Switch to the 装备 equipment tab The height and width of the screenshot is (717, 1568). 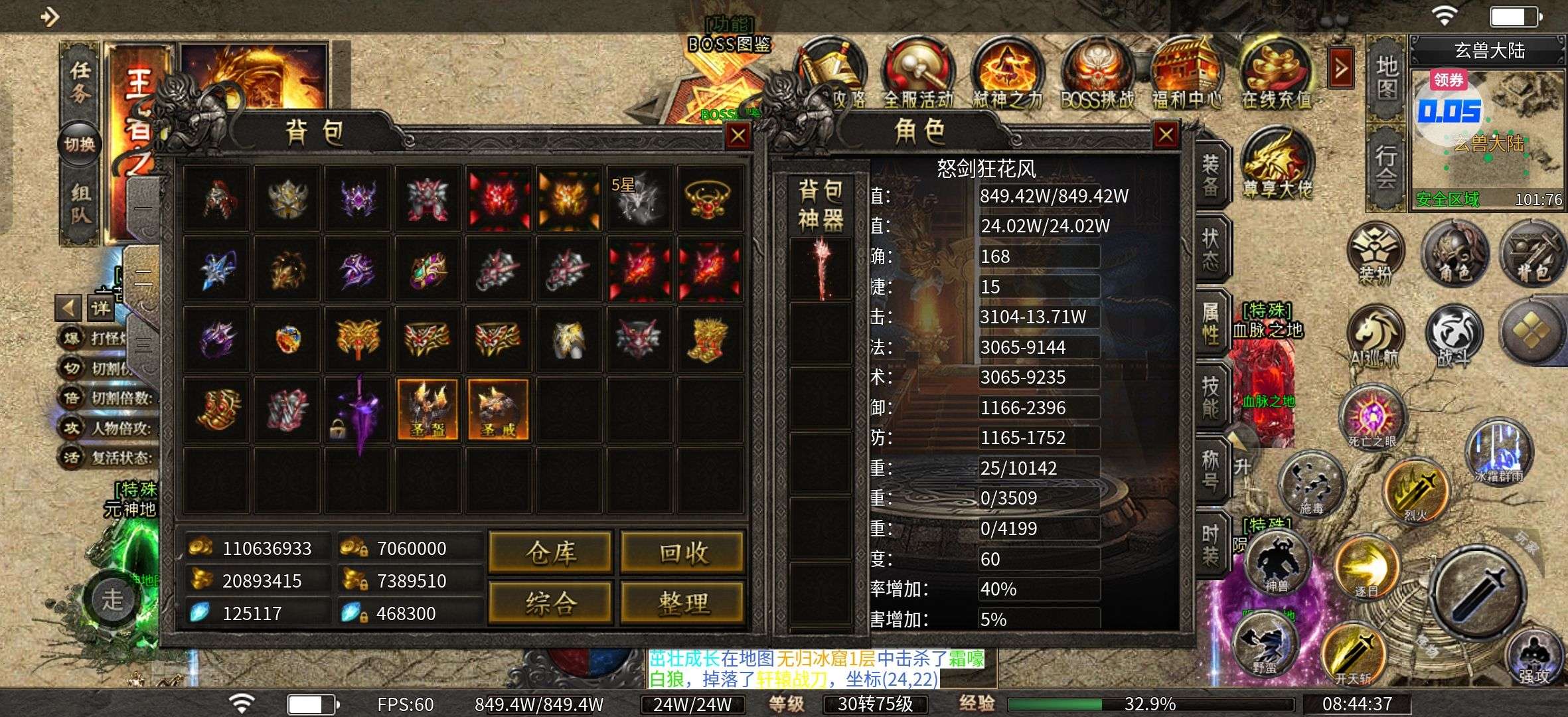(1211, 176)
